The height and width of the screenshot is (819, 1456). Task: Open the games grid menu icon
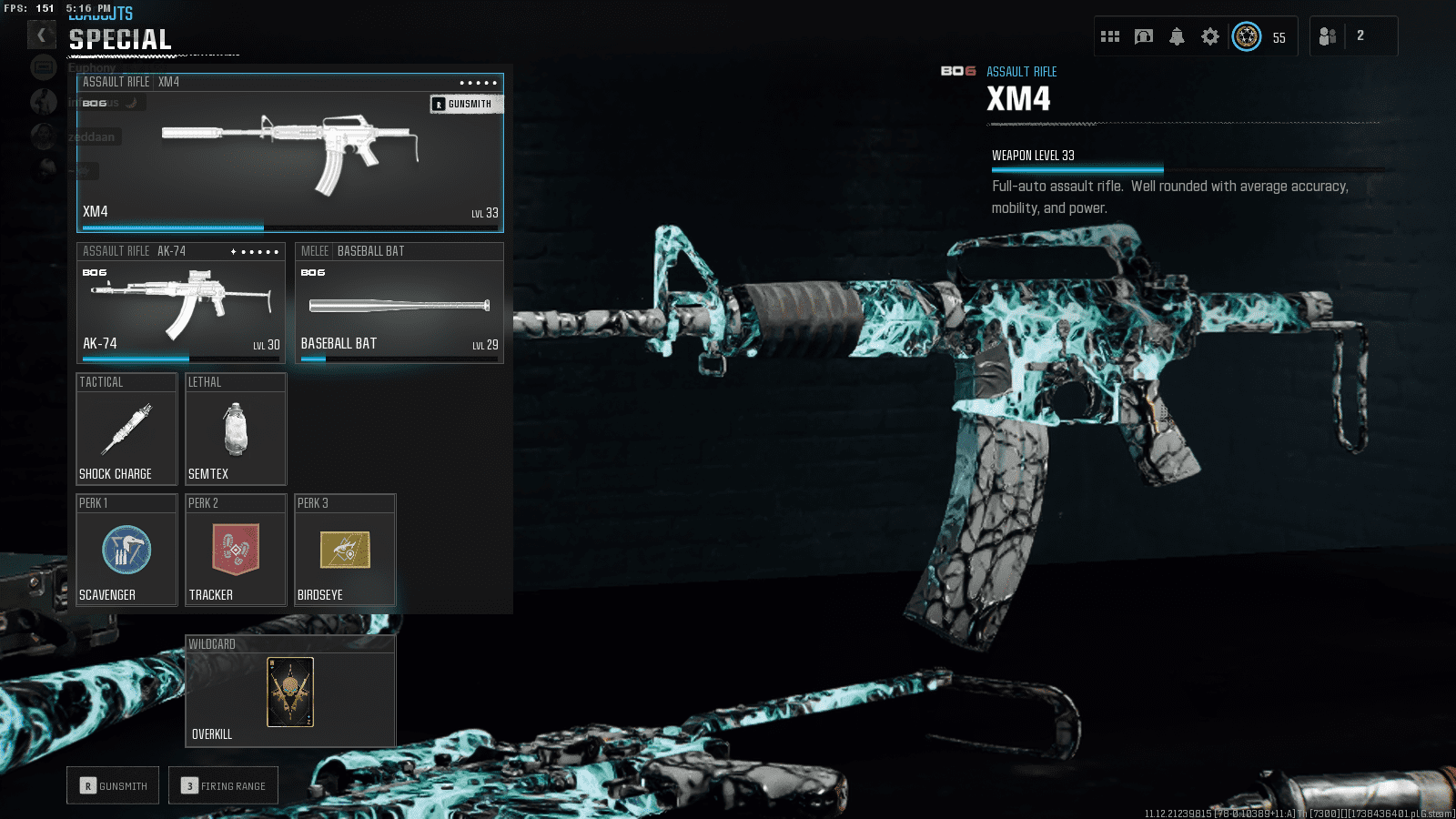click(x=1110, y=35)
